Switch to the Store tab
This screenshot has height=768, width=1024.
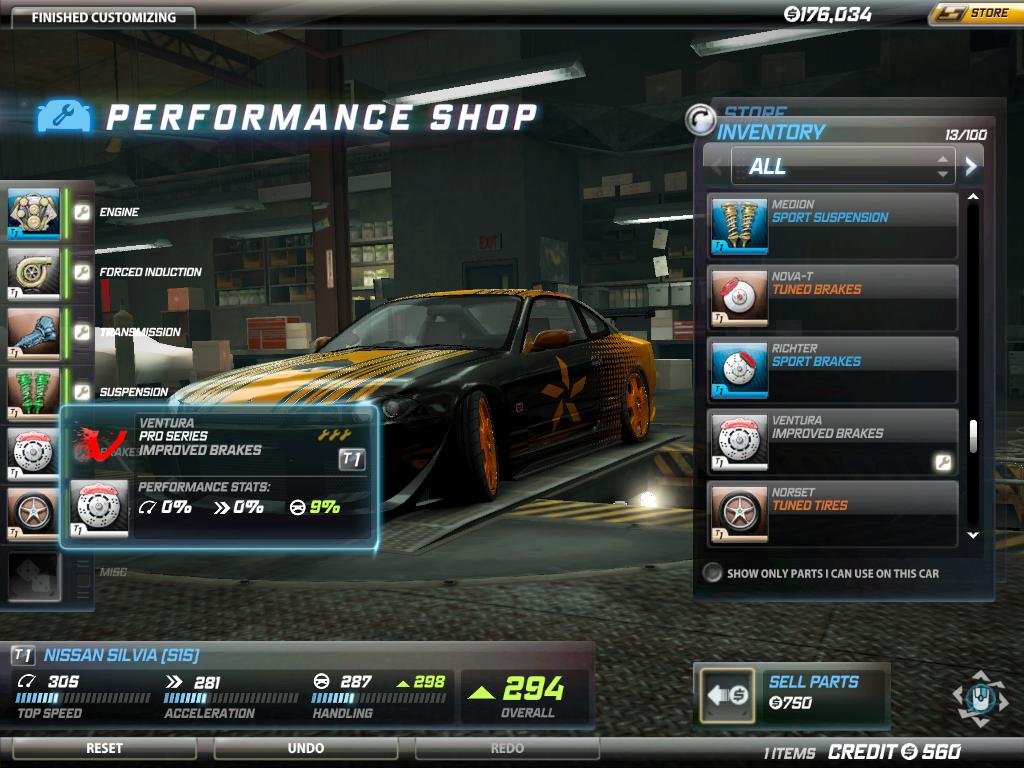point(756,113)
